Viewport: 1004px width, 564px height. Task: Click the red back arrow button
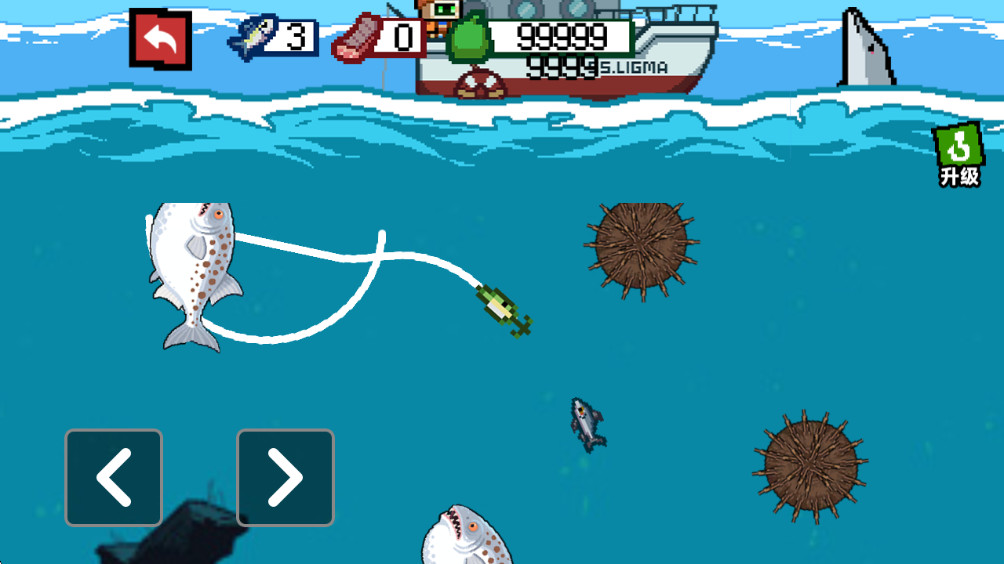160,39
